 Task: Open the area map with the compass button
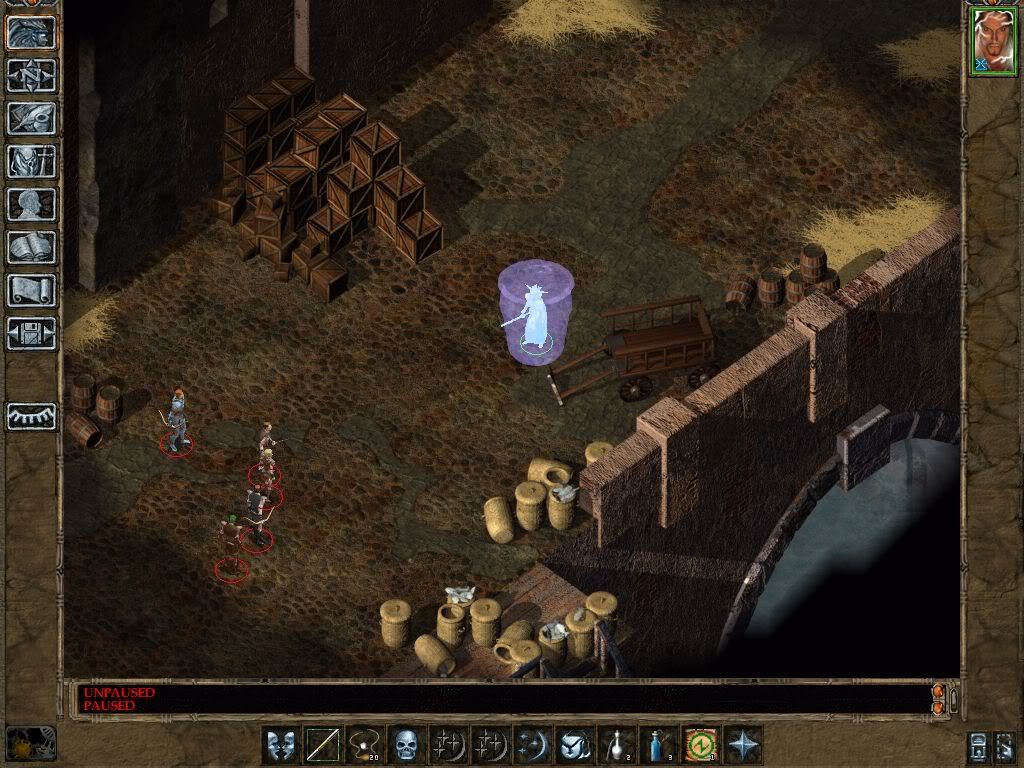pyautogui.click(x=31, y=75)
